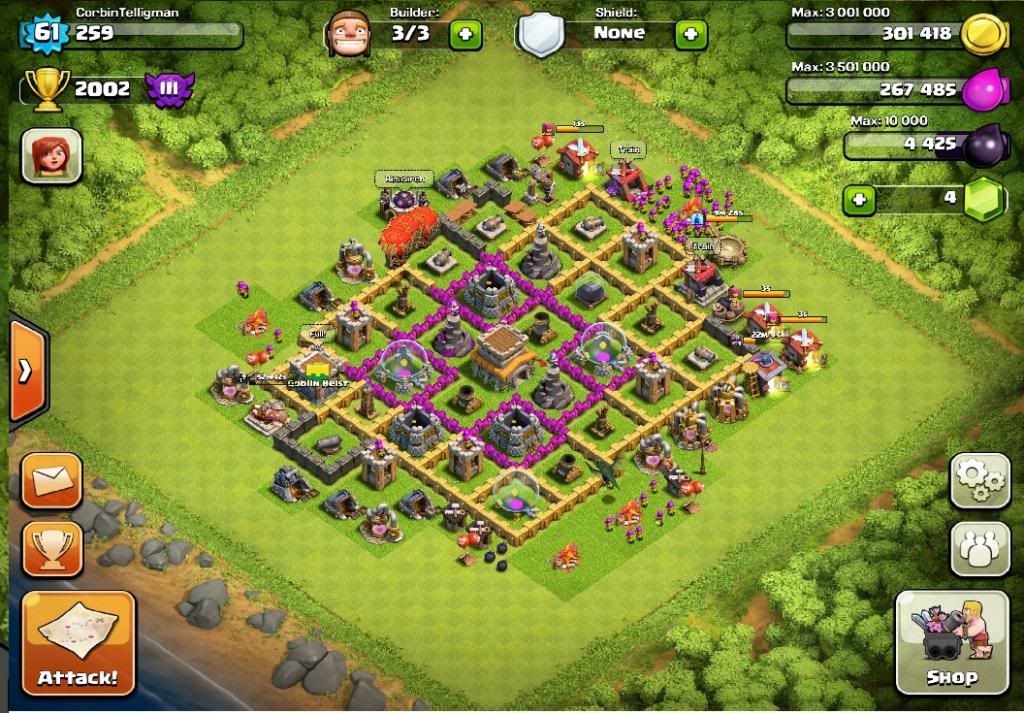Buy a shield with the green plus
This screenshot has height=713, width=1024.
pos(690,34)
